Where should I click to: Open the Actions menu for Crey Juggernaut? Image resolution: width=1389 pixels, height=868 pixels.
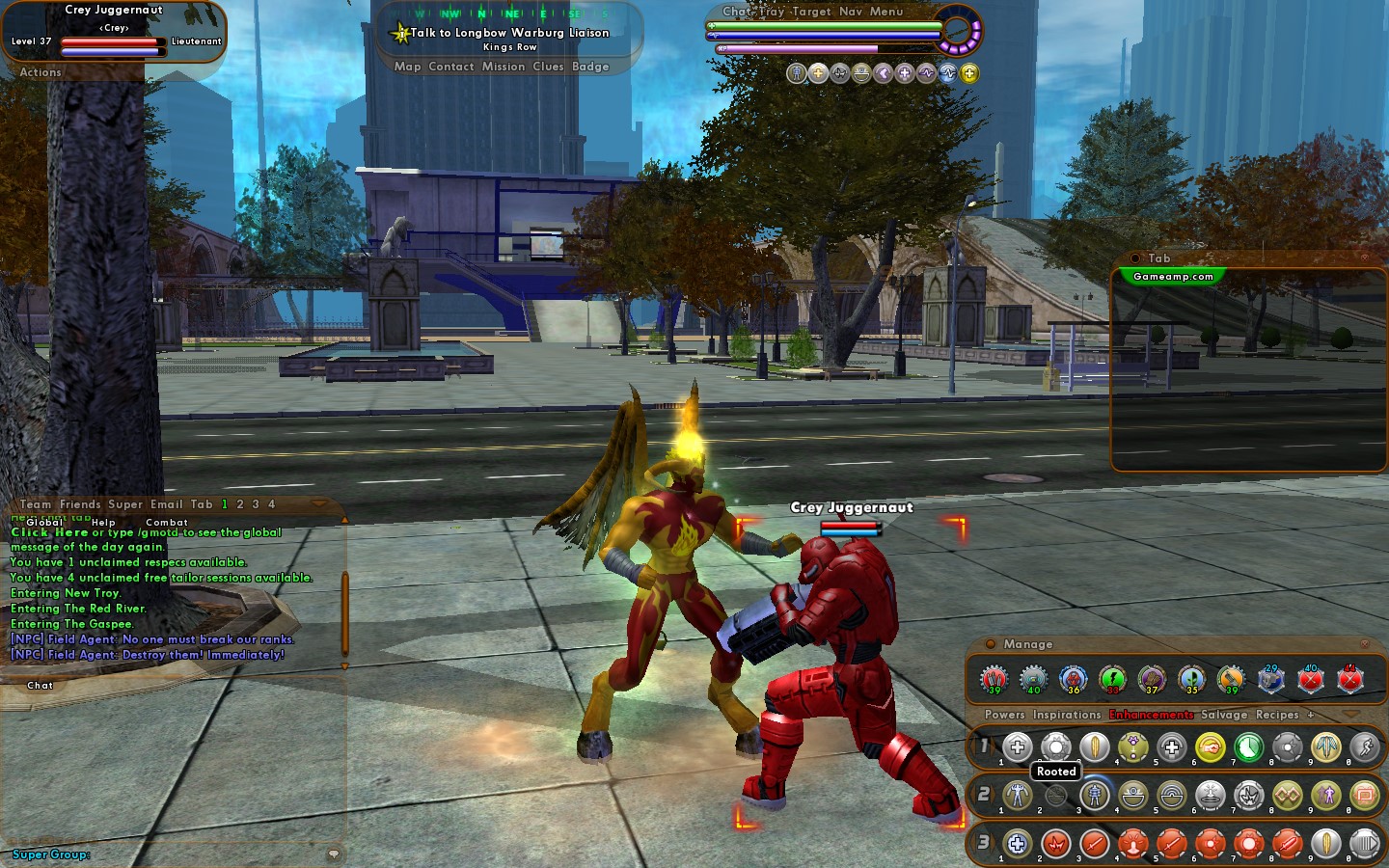point(41,72)
